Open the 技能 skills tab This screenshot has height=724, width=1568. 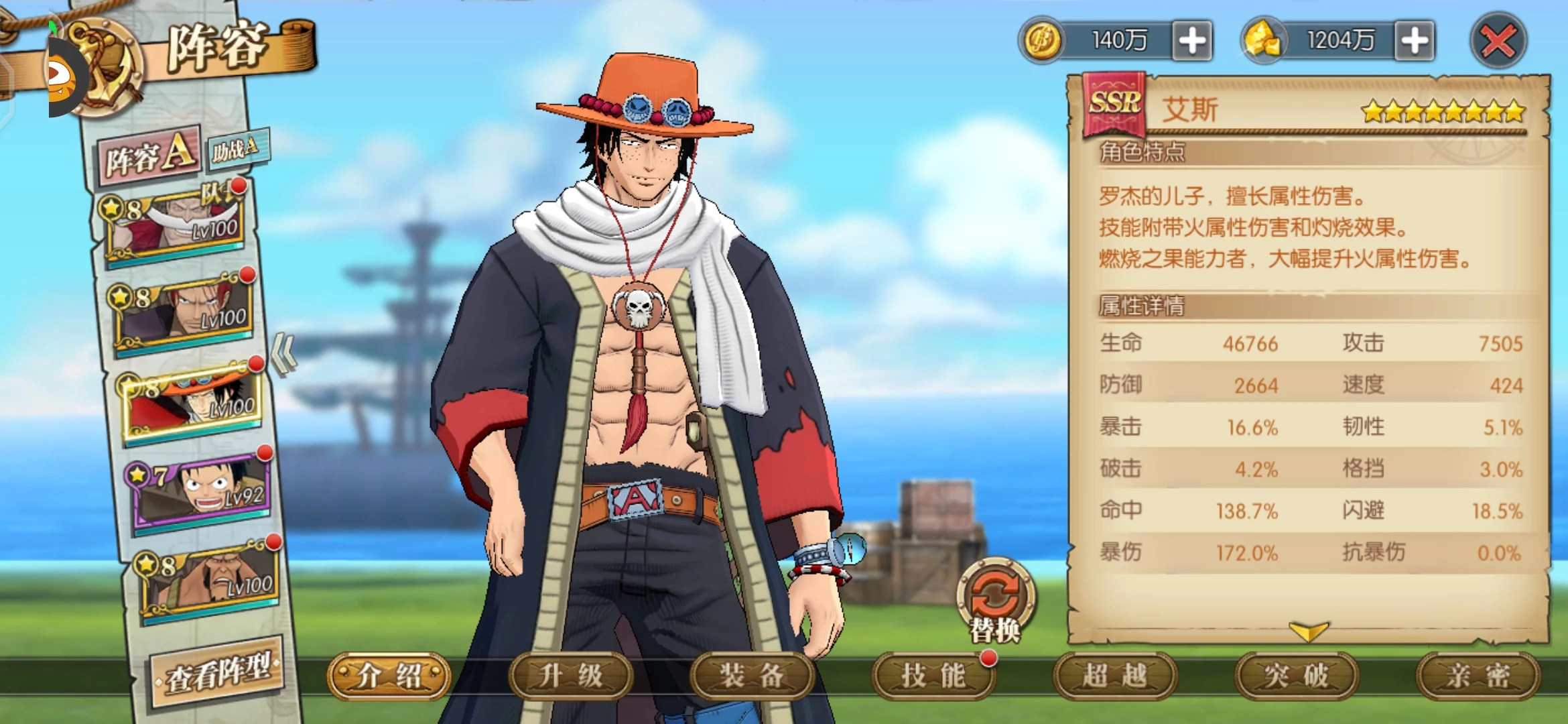(x=933, y=676)
